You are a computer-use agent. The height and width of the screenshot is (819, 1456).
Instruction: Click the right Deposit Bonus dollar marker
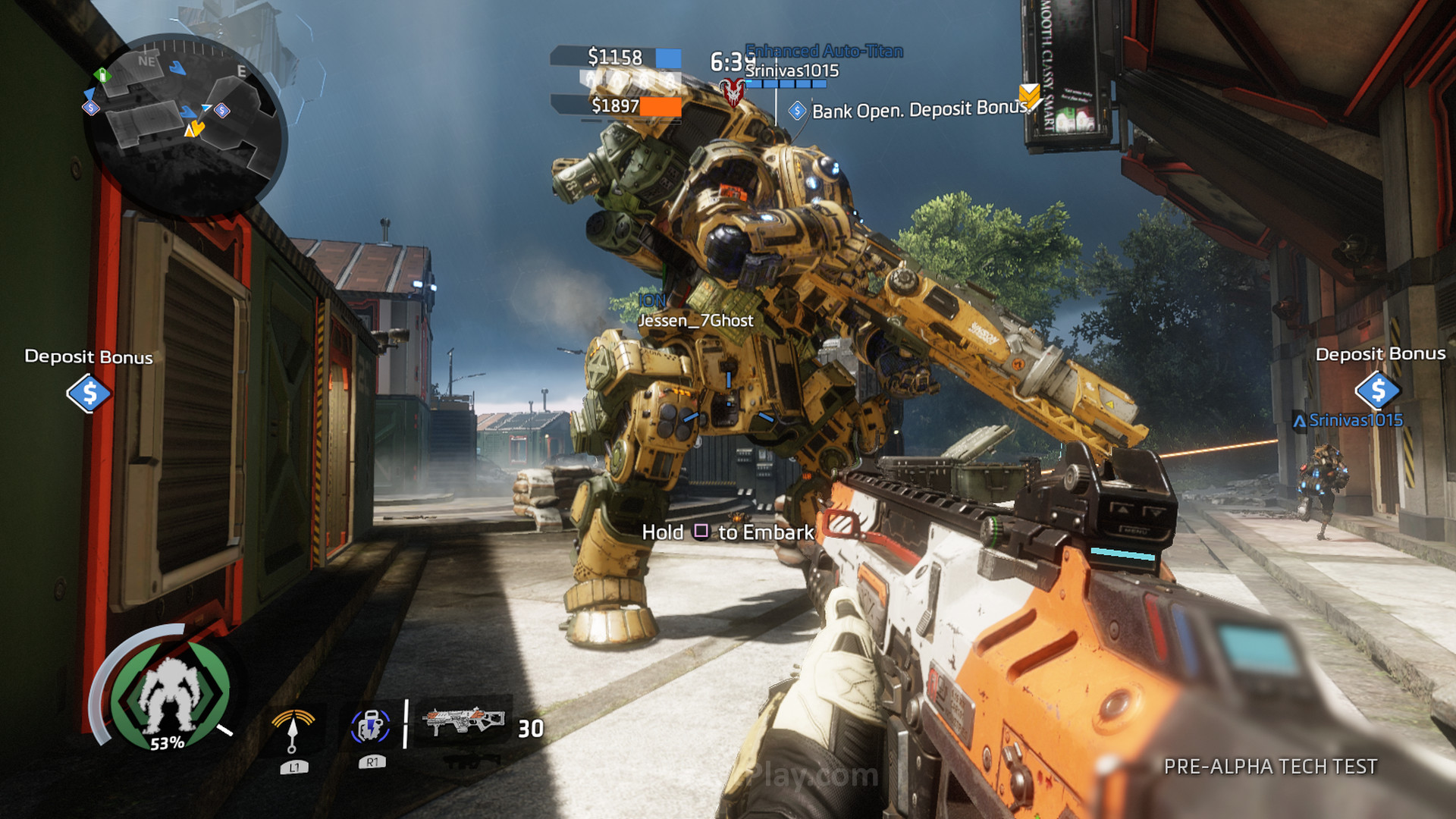tap(1377, 390)
